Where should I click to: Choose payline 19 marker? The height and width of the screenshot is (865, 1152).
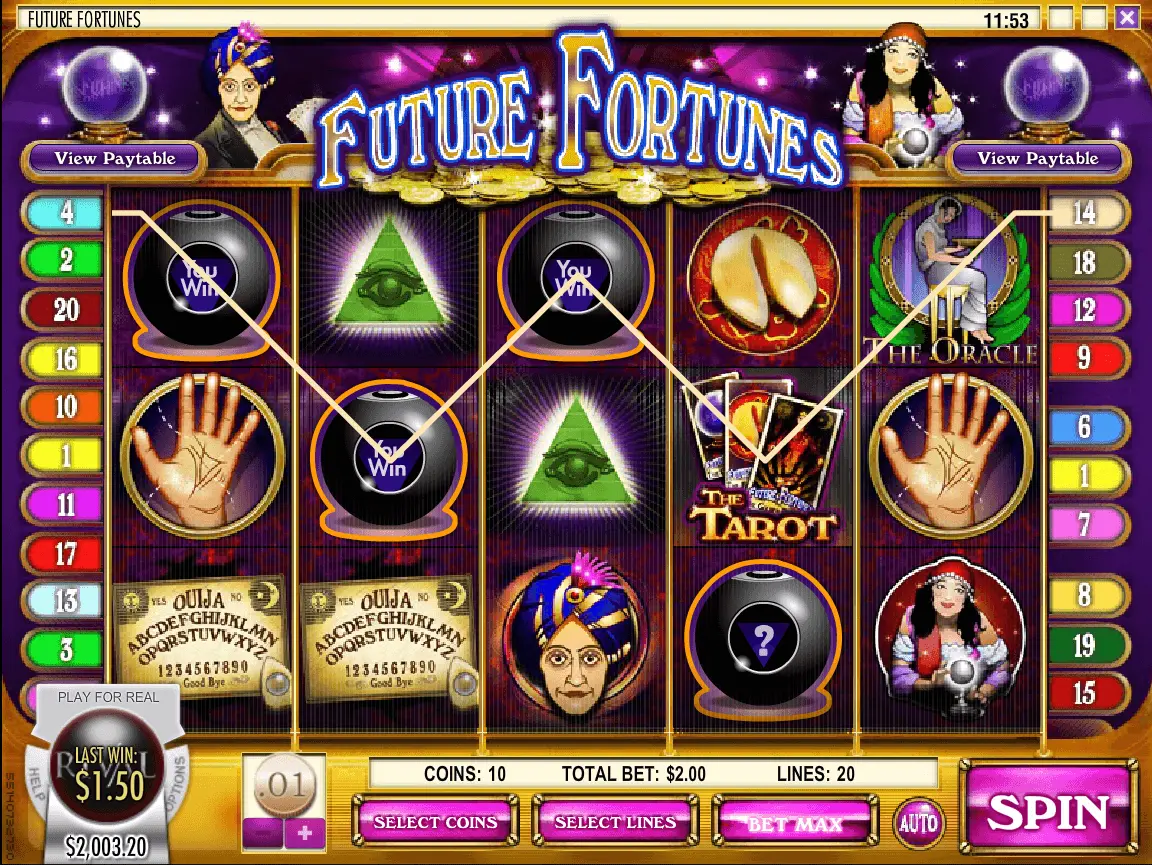[x=1086, y=645]
